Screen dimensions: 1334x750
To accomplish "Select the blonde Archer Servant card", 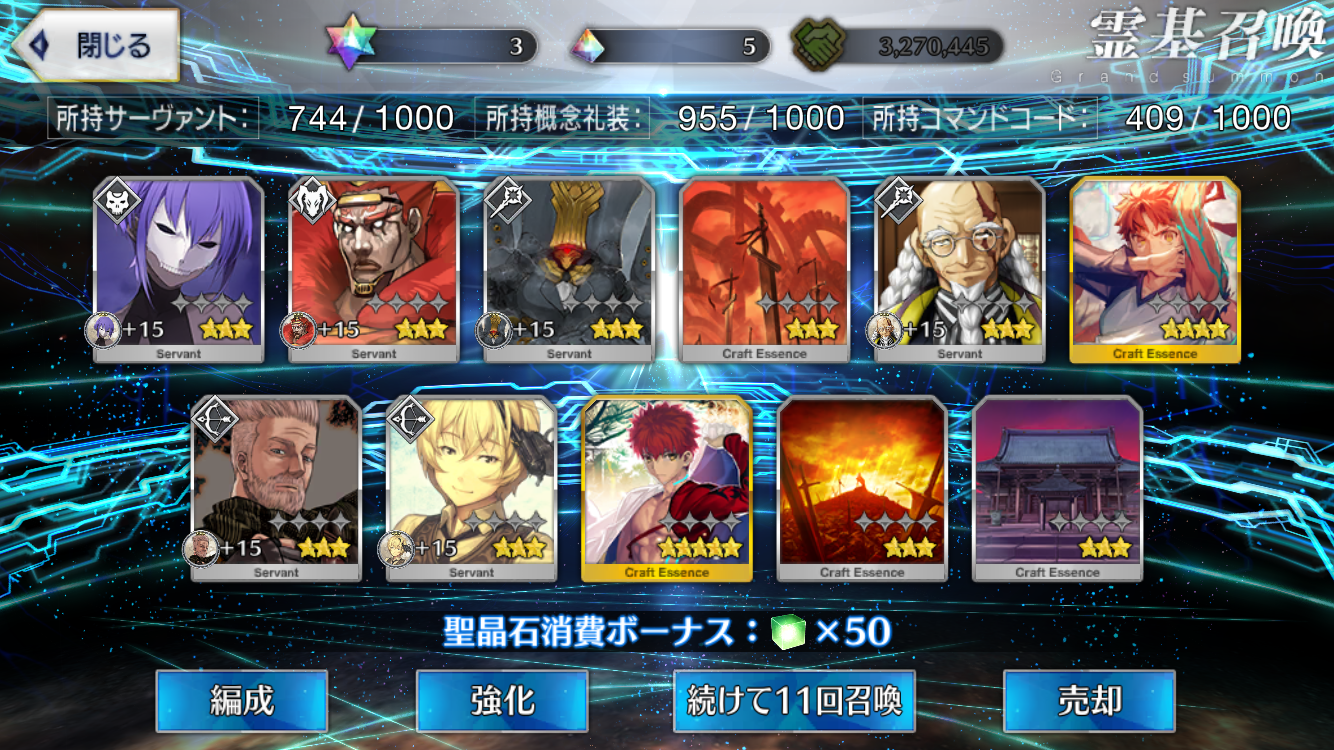I will (x=471, y=488).
